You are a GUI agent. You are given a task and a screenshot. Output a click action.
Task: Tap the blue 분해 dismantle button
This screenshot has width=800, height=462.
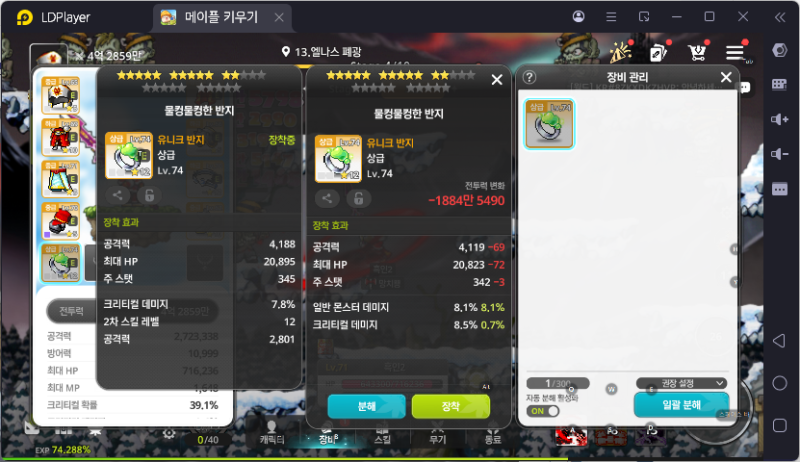[366, 406]
